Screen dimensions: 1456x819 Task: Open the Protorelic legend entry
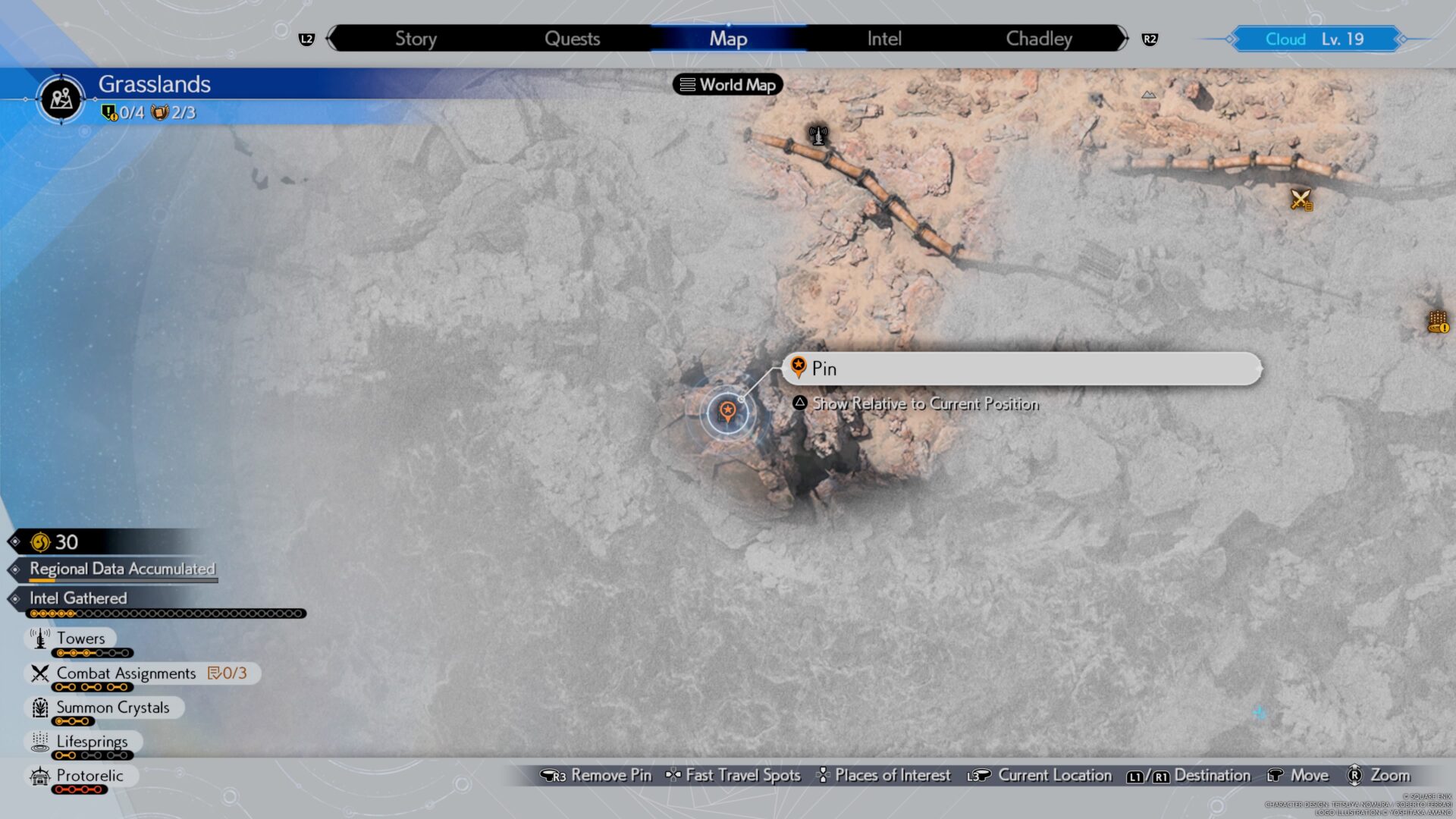point(89,776)
